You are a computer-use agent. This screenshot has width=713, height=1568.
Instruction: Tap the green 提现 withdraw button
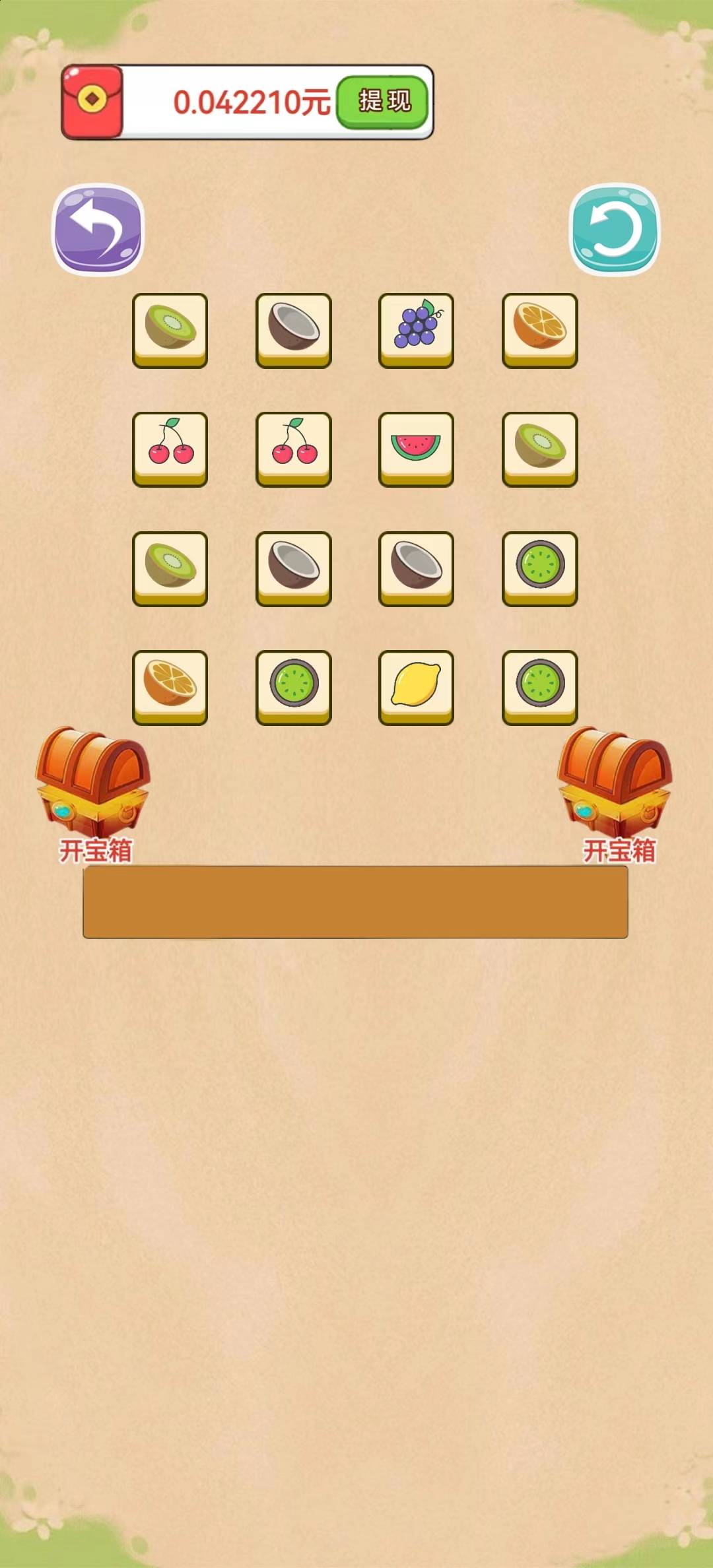click(x=384, y=102)
